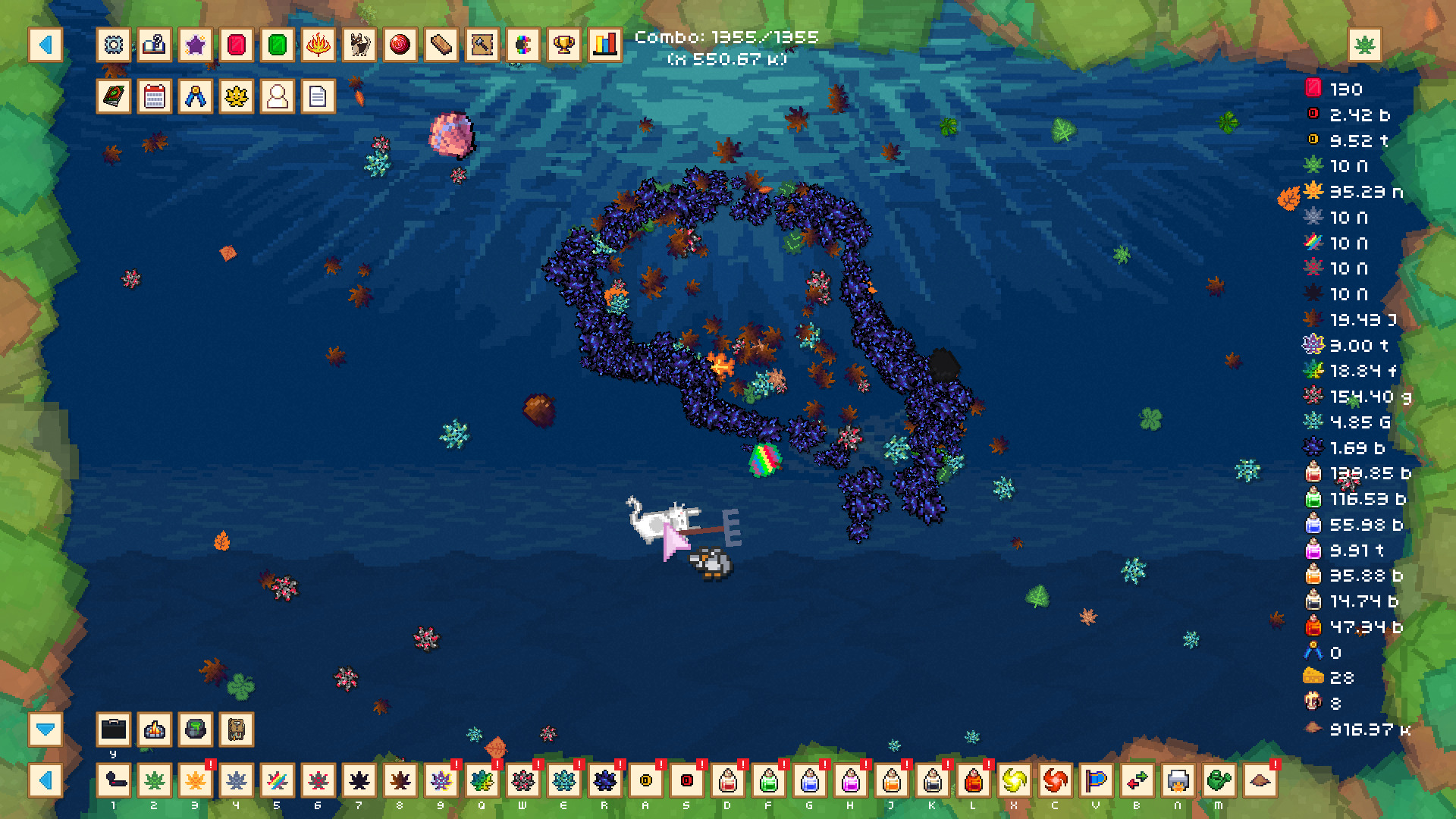Open the settings gear menu
Screen dimensions: 1456x819
(114, 45)
